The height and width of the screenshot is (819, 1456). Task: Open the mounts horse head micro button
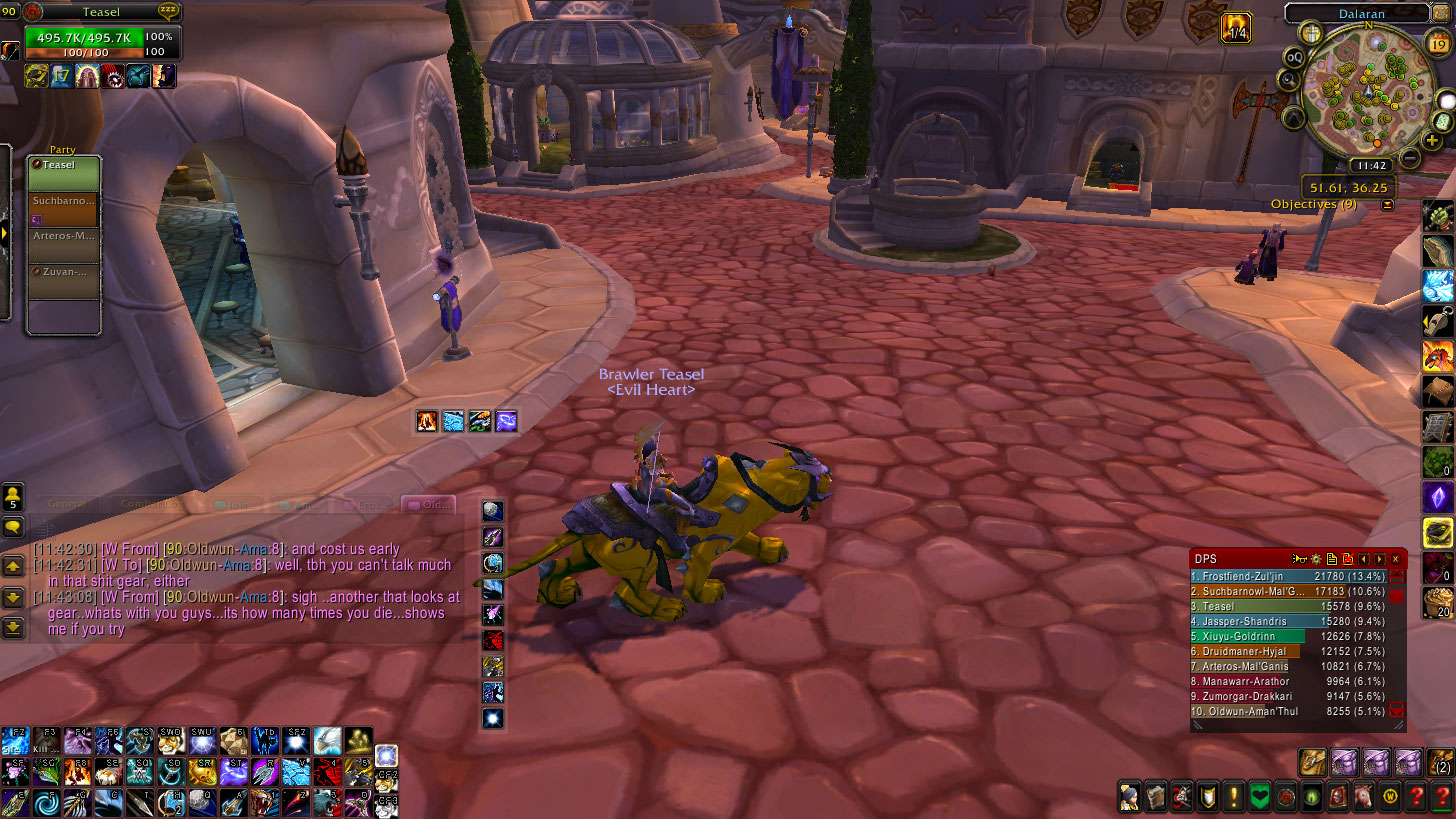point(1362,797)
